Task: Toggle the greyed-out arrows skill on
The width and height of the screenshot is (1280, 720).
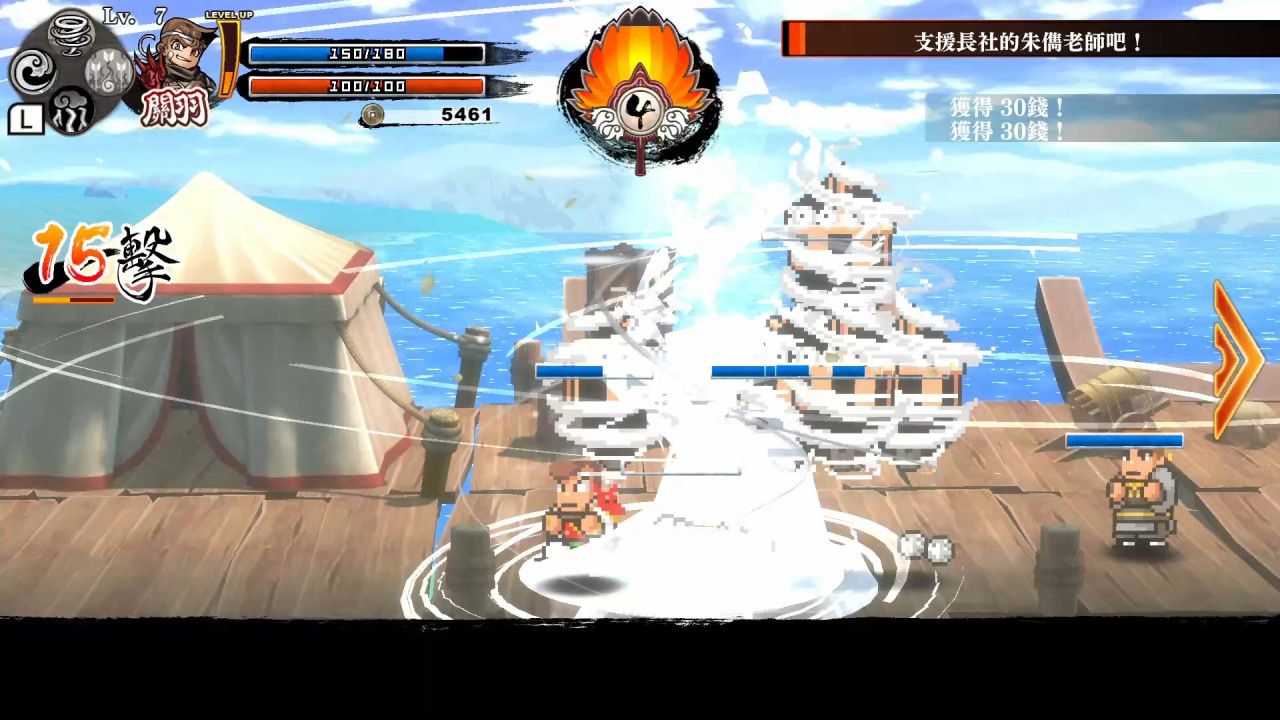Action: point(107,73)
